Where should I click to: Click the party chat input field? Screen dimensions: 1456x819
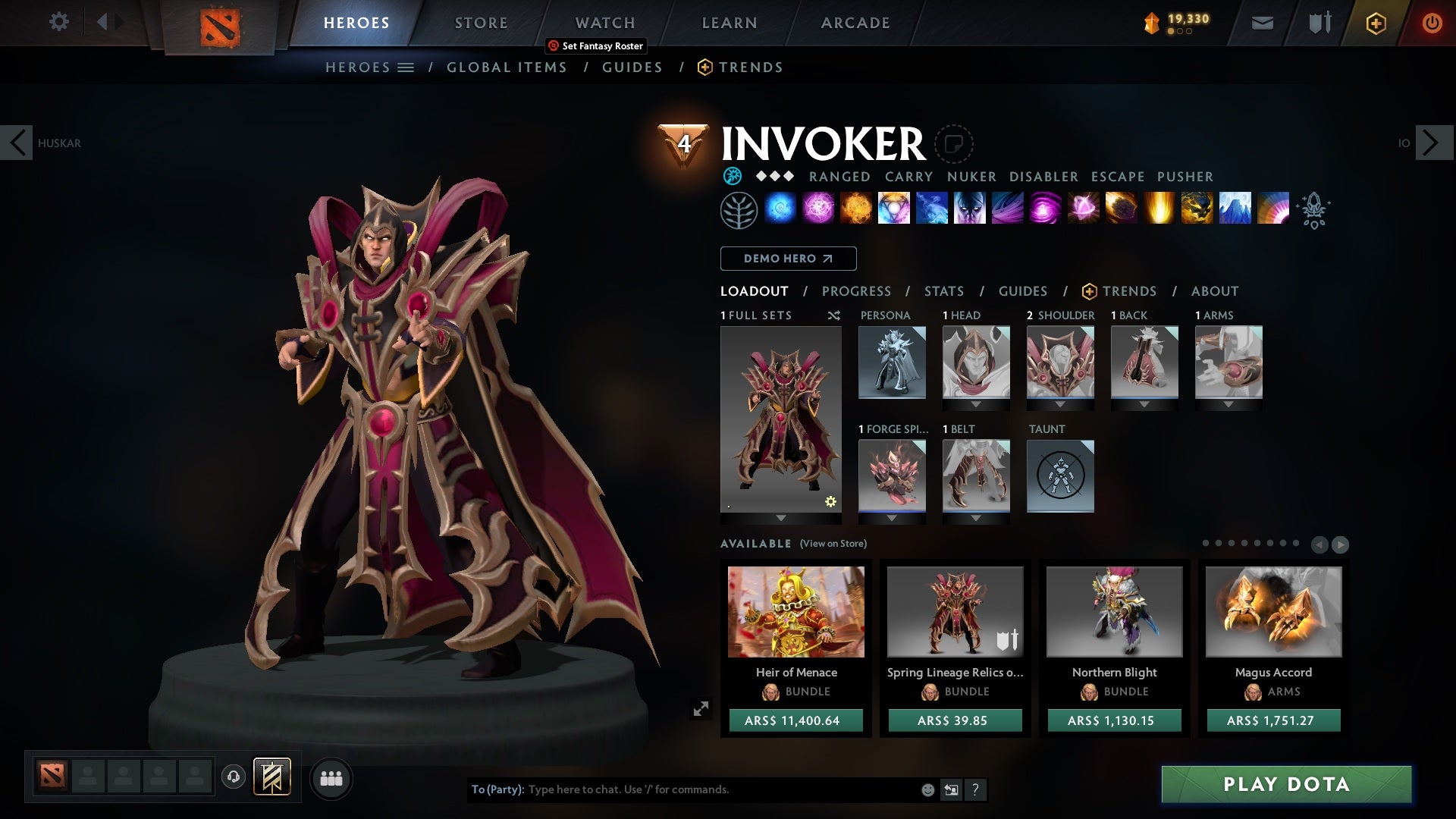click(682, 789)
